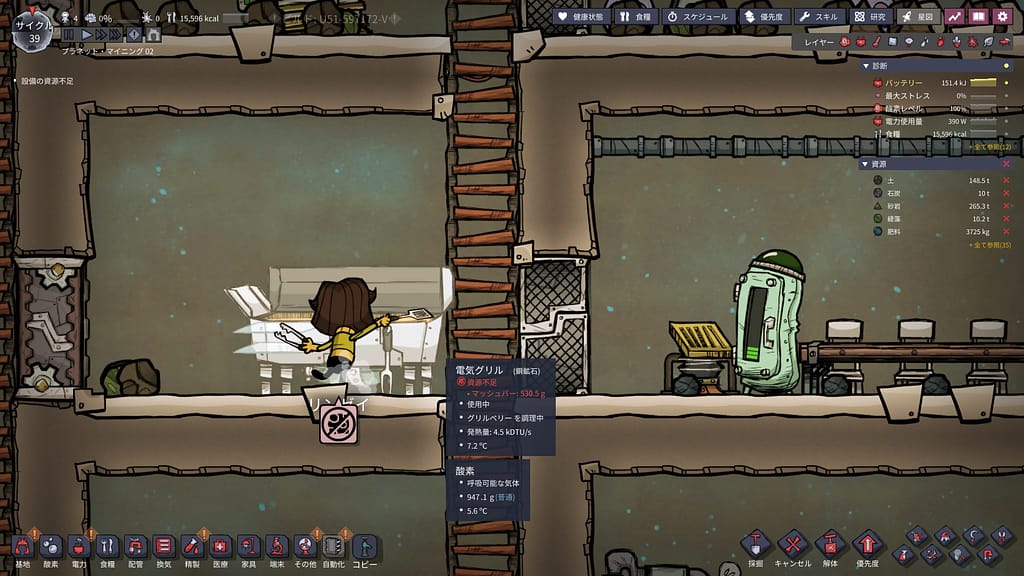Open the 配管 (Plumbing) build category
Viewport: 1024px width, 576px height.
(x=136, y=546)
